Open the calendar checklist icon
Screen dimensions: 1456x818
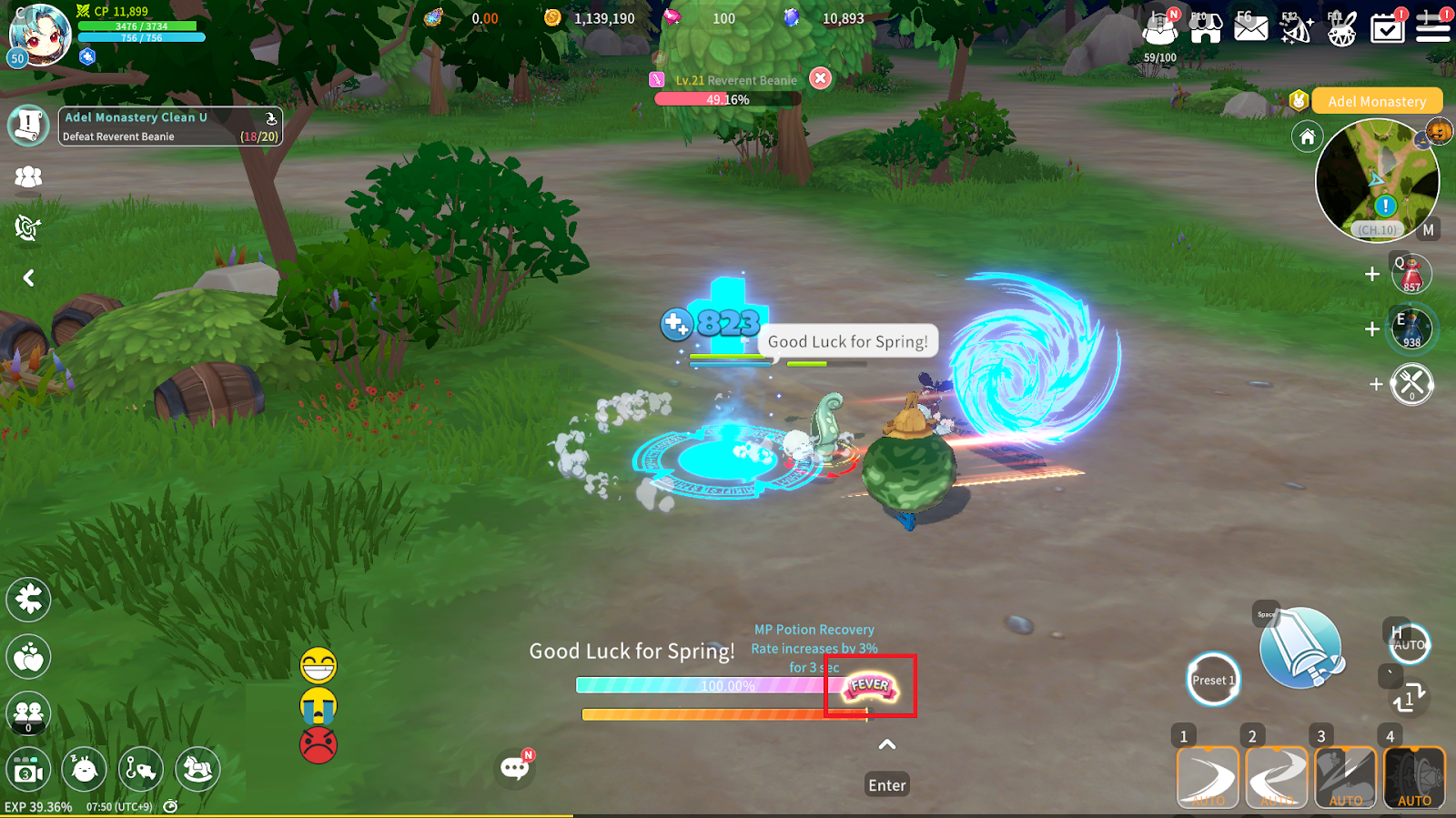point(1387,28)
